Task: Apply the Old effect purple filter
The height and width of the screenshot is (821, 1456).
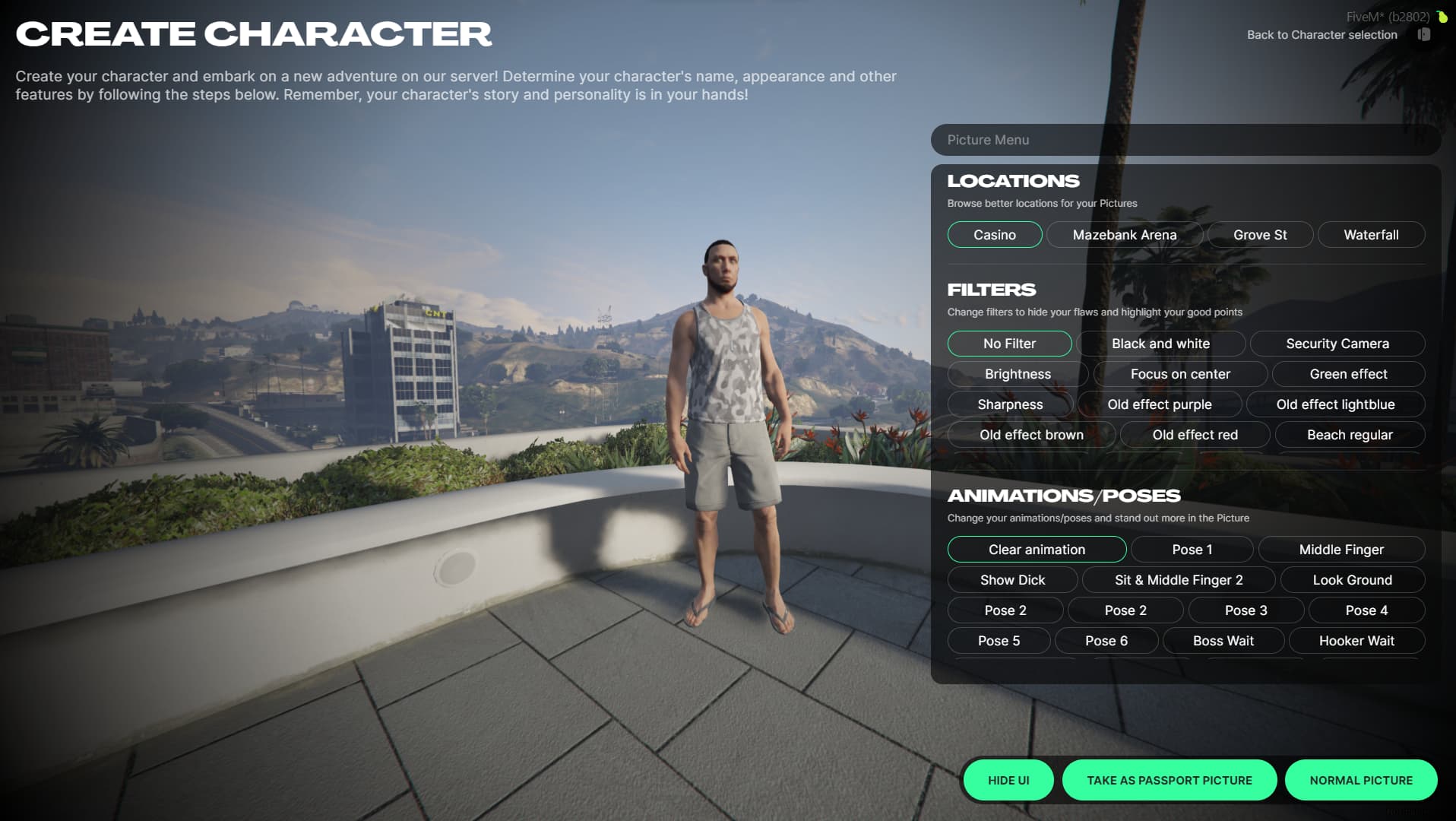Action: tap(1159, 404)
